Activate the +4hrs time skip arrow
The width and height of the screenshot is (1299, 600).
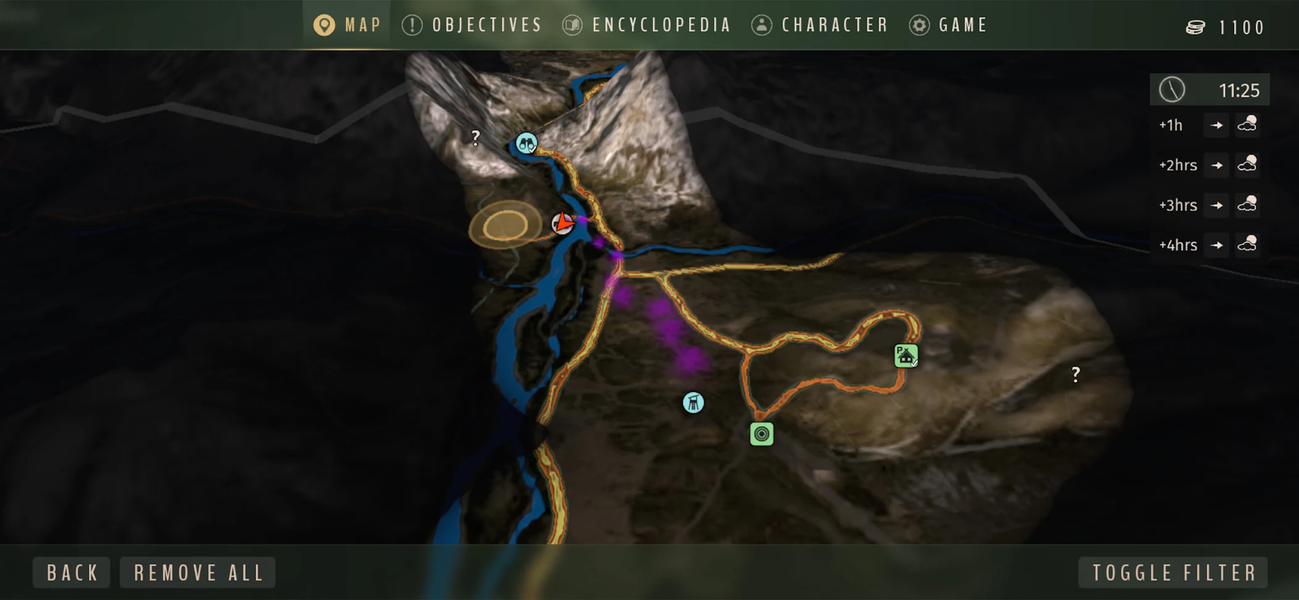1216,245
